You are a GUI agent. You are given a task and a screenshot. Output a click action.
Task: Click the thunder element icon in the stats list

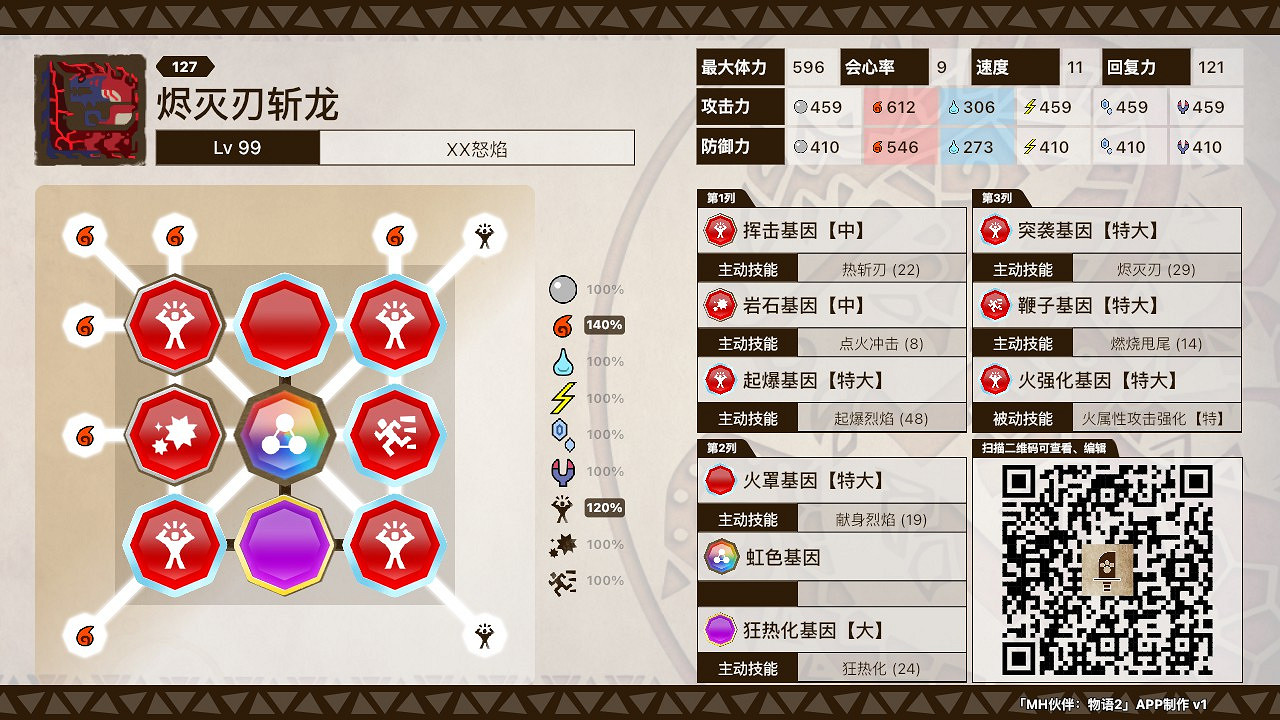[563, 398]
